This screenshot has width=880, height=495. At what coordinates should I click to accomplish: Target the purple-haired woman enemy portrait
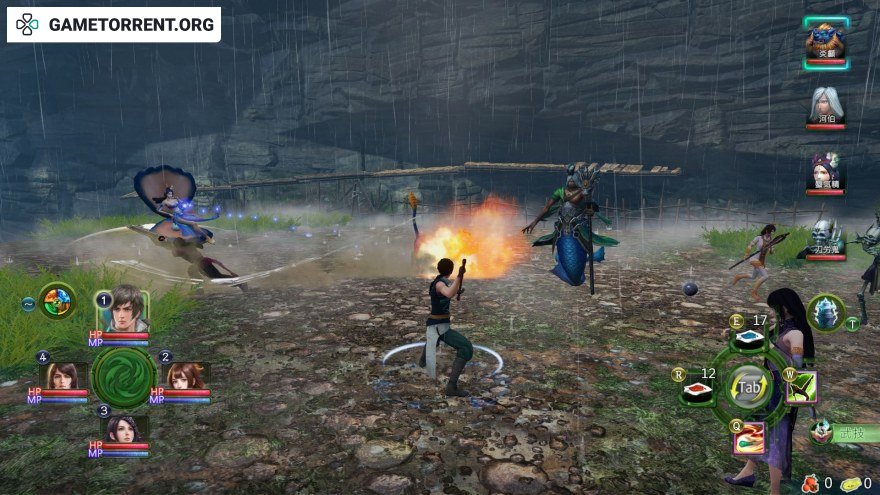[826, 171]
